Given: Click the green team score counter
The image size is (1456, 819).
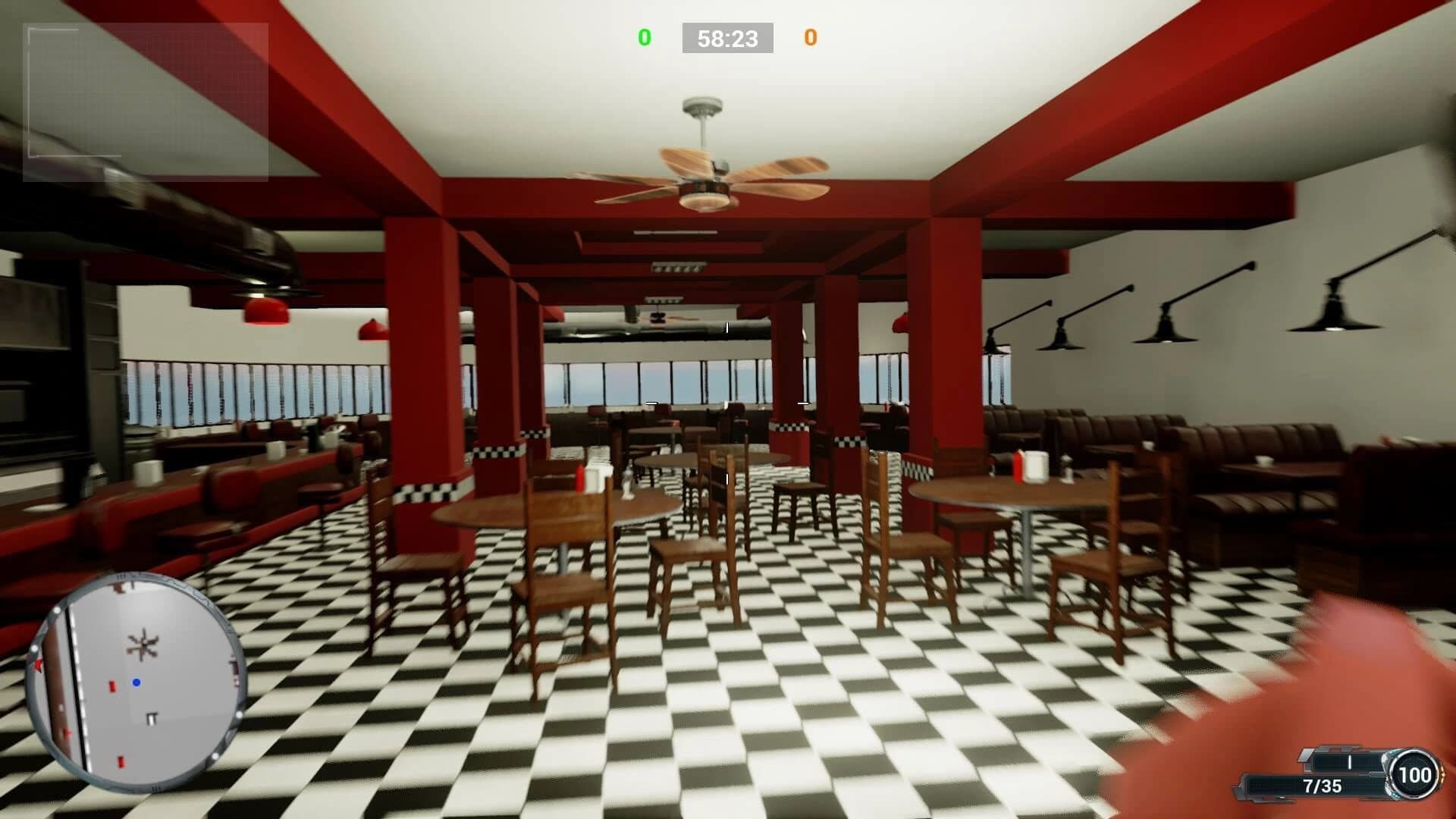Looking at the screenshot, I should pyautogui.click(x=644, y=36).
